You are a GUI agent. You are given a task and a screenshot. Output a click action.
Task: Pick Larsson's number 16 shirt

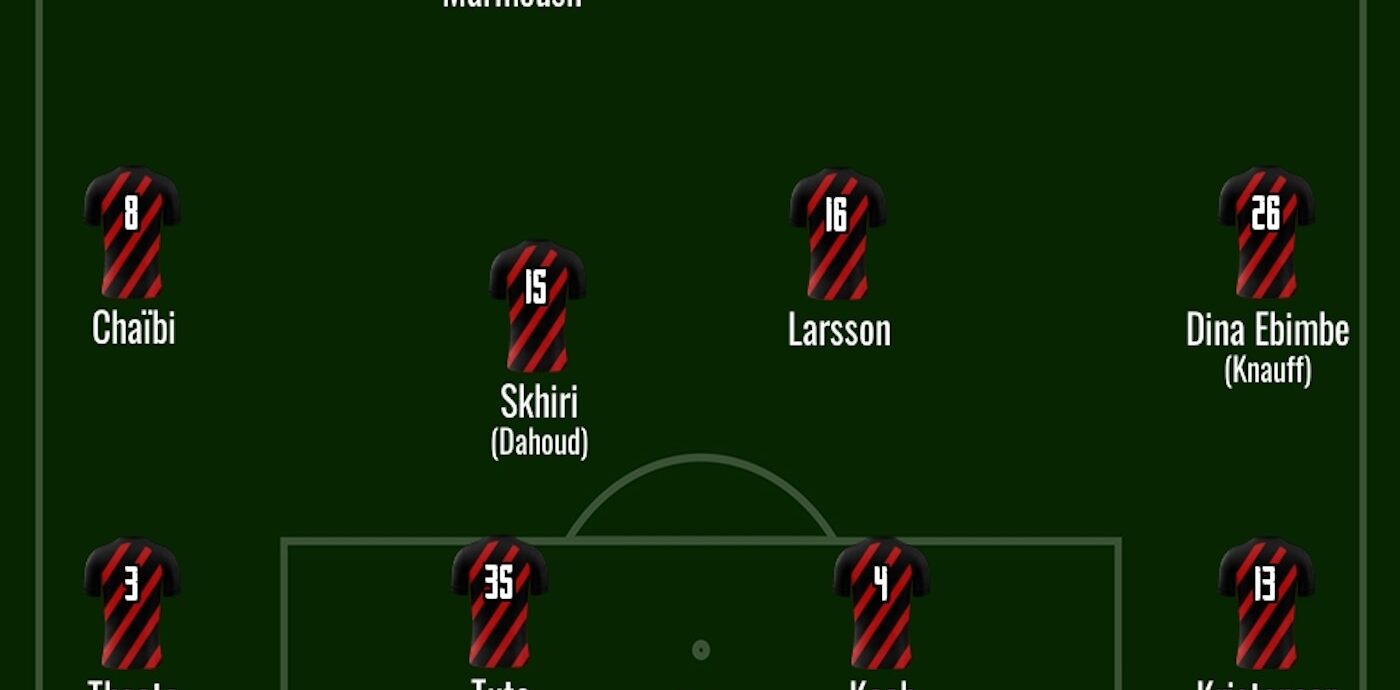(x=837, y=233)
